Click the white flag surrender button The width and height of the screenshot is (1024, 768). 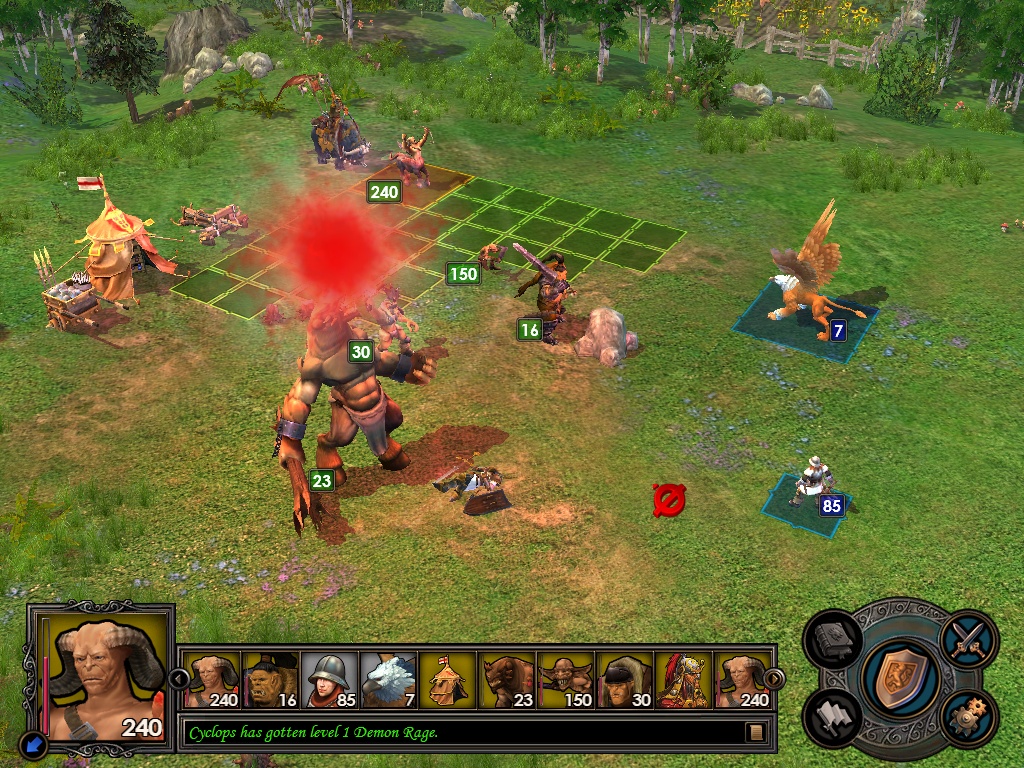(x=832, y=716)
